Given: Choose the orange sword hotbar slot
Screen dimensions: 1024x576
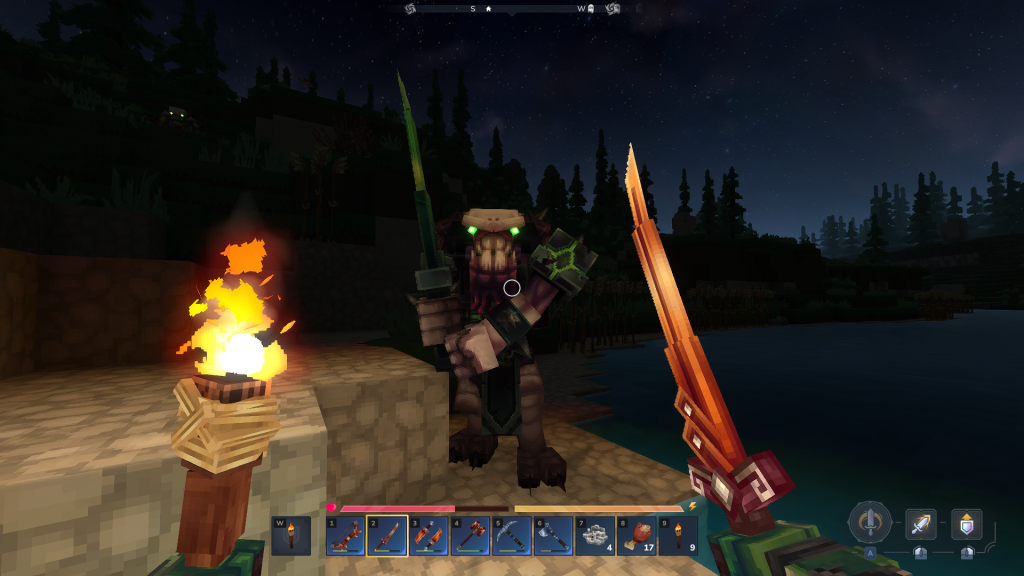Looking at the screenshot, I should click(x=386, y=535).
